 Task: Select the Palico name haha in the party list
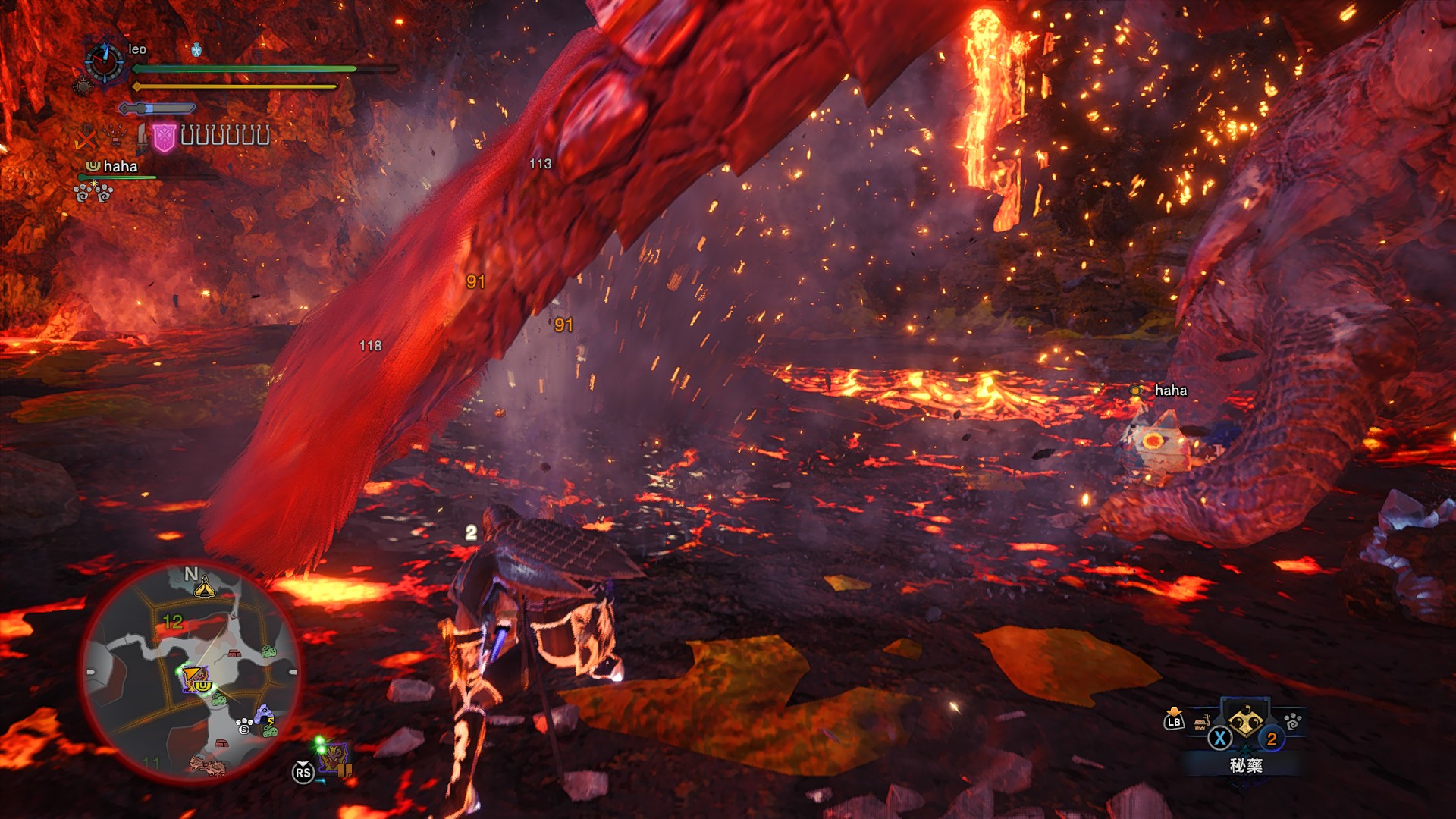tap(120, 166)
